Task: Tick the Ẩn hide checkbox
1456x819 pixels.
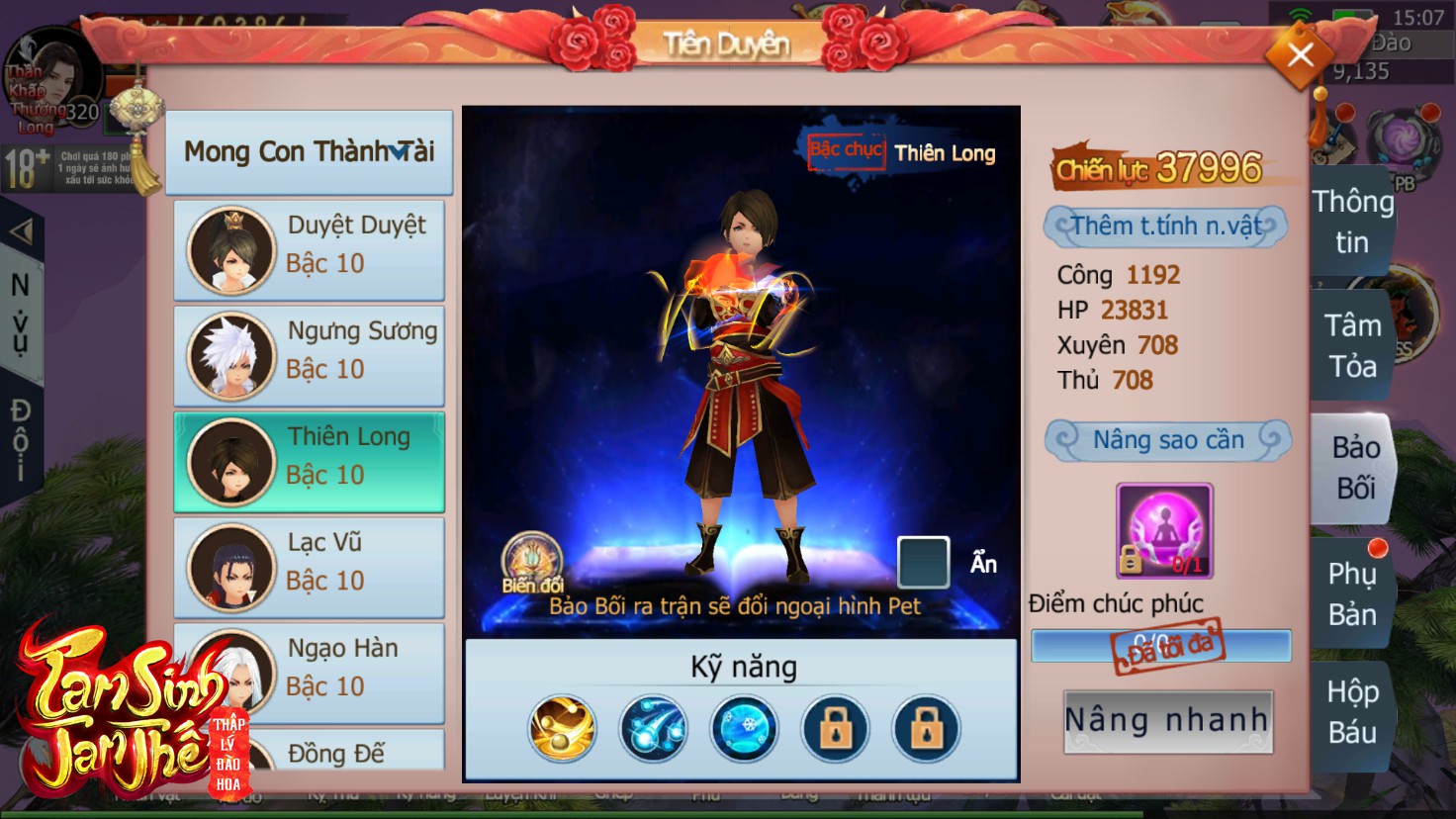Action: point(923,562)
